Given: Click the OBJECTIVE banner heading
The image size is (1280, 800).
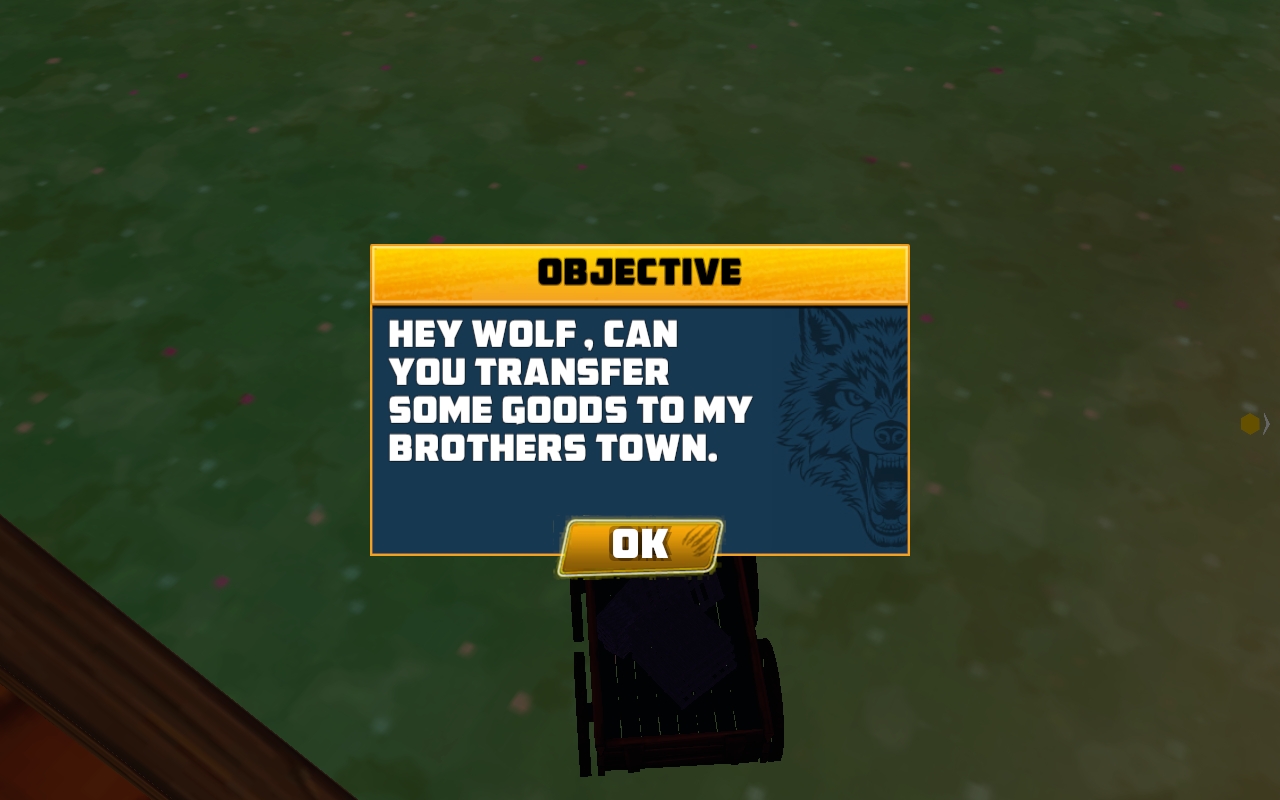Looking at the screenshot, I should pos(640,271).
